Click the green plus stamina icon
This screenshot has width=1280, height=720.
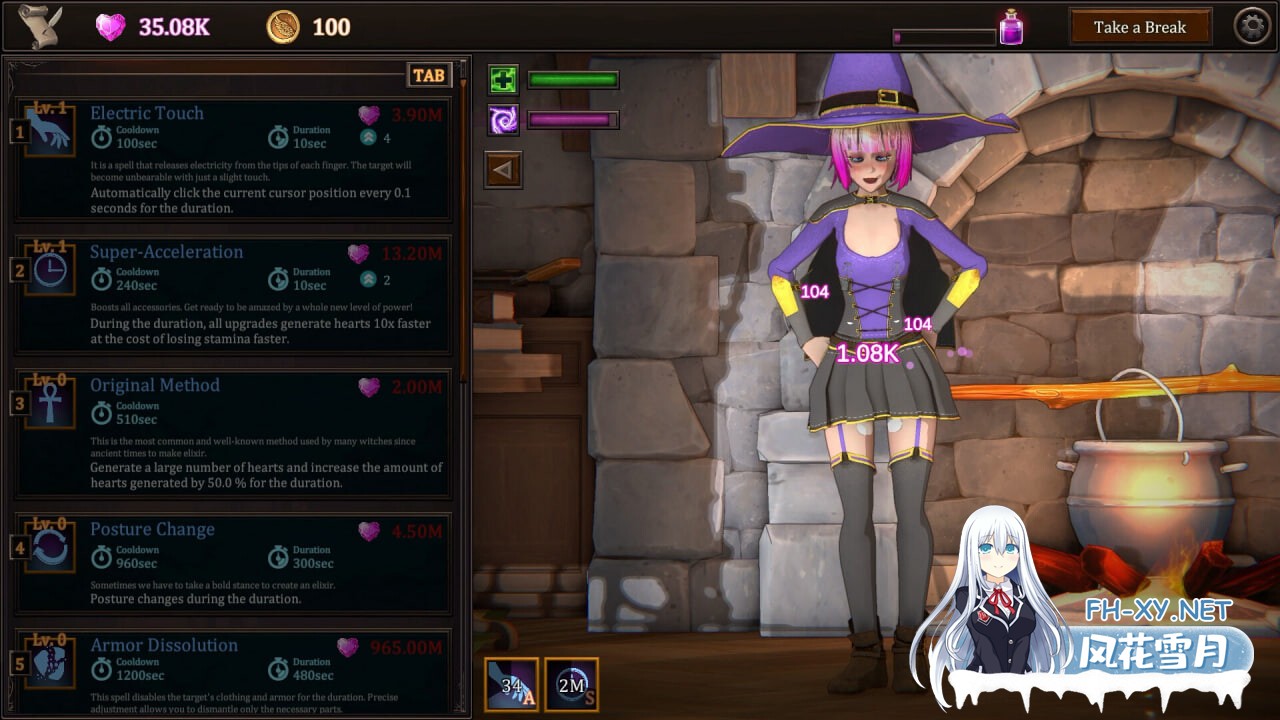point(503,80)
